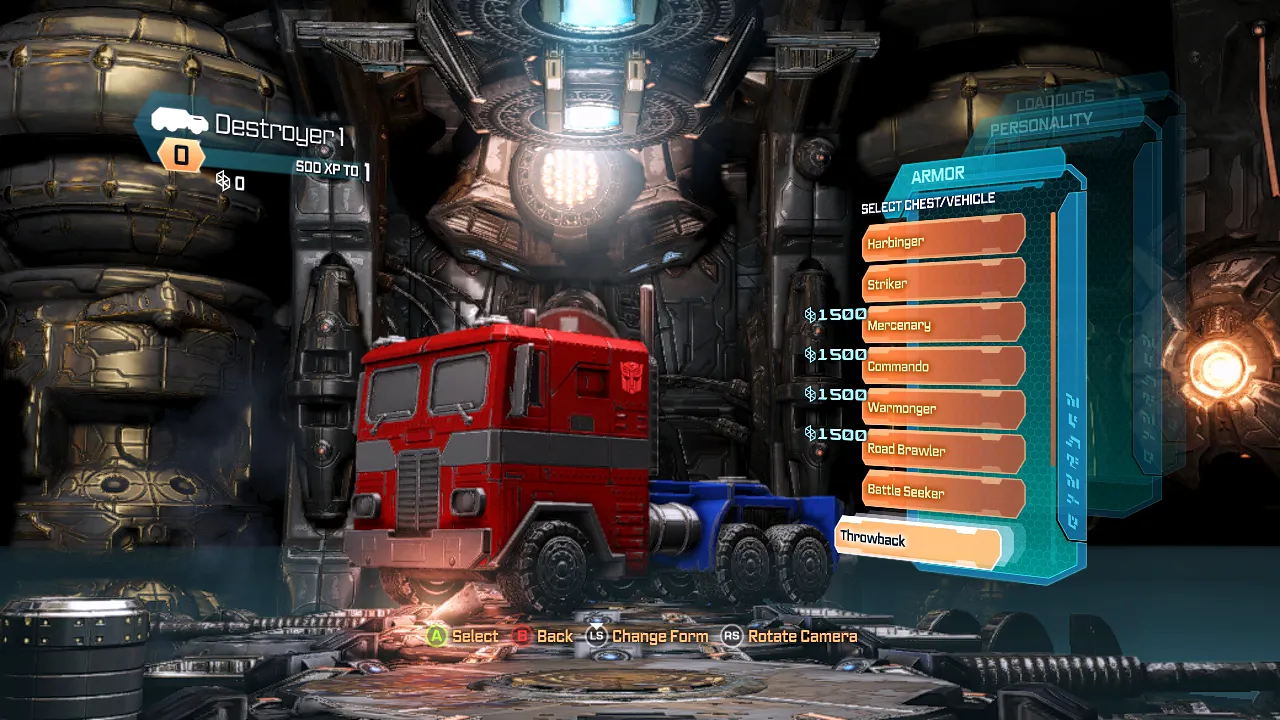The width and height of the screenshot is (1280, 720).
Task: Choose the Warmonger armor entry
Action: [x=942, y=408]
